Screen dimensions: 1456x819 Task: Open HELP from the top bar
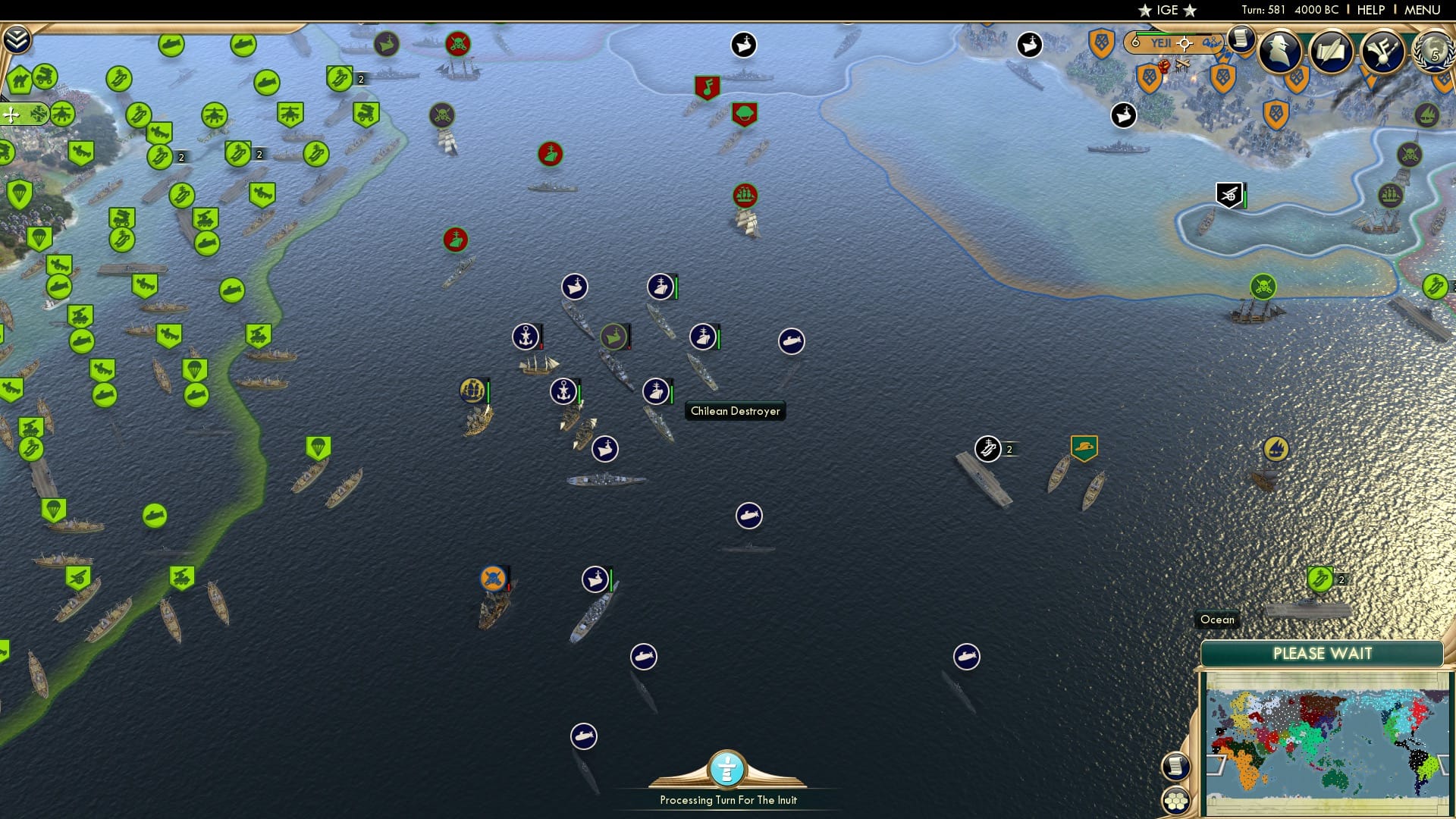pos(1371,10)
